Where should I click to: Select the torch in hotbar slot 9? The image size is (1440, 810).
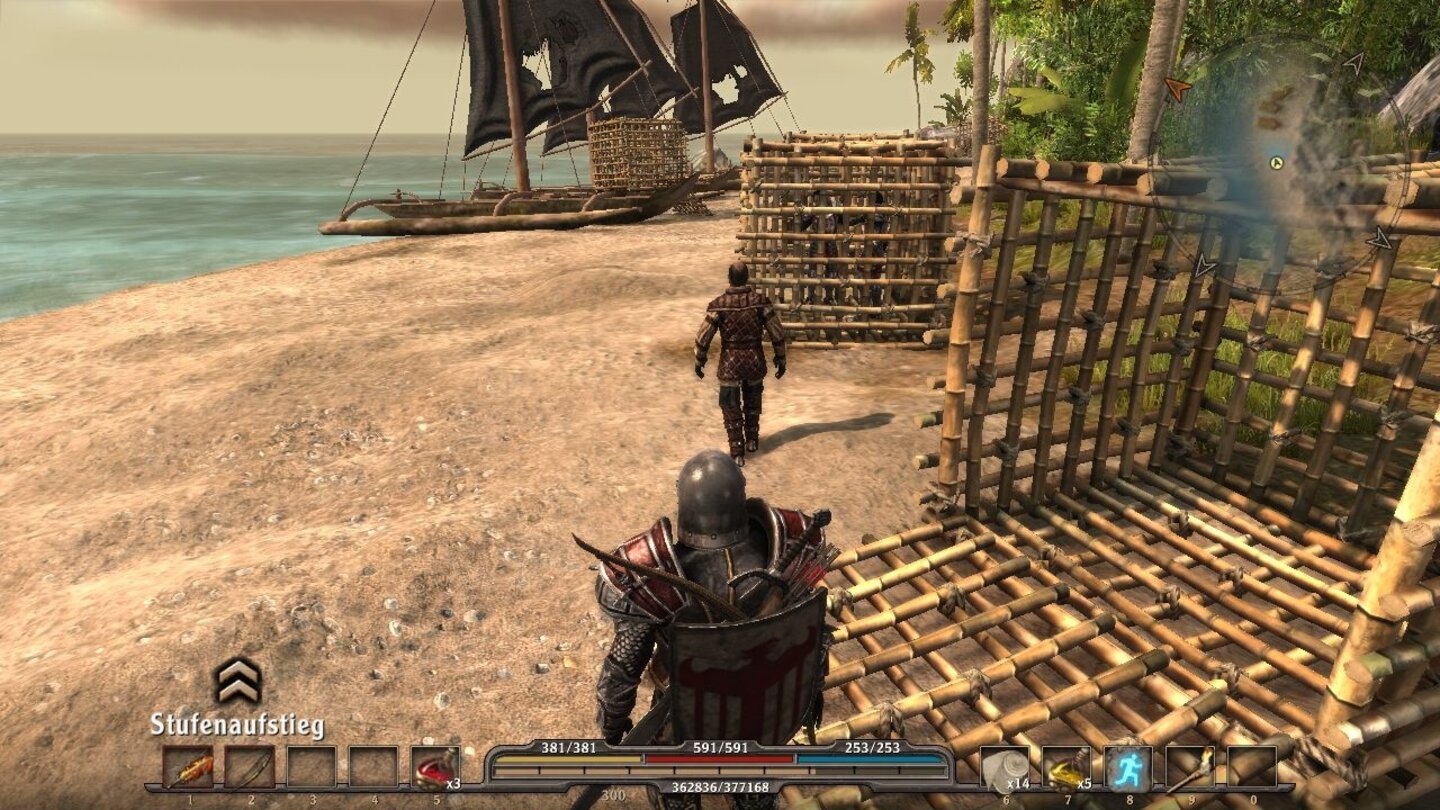(1190, 769)
